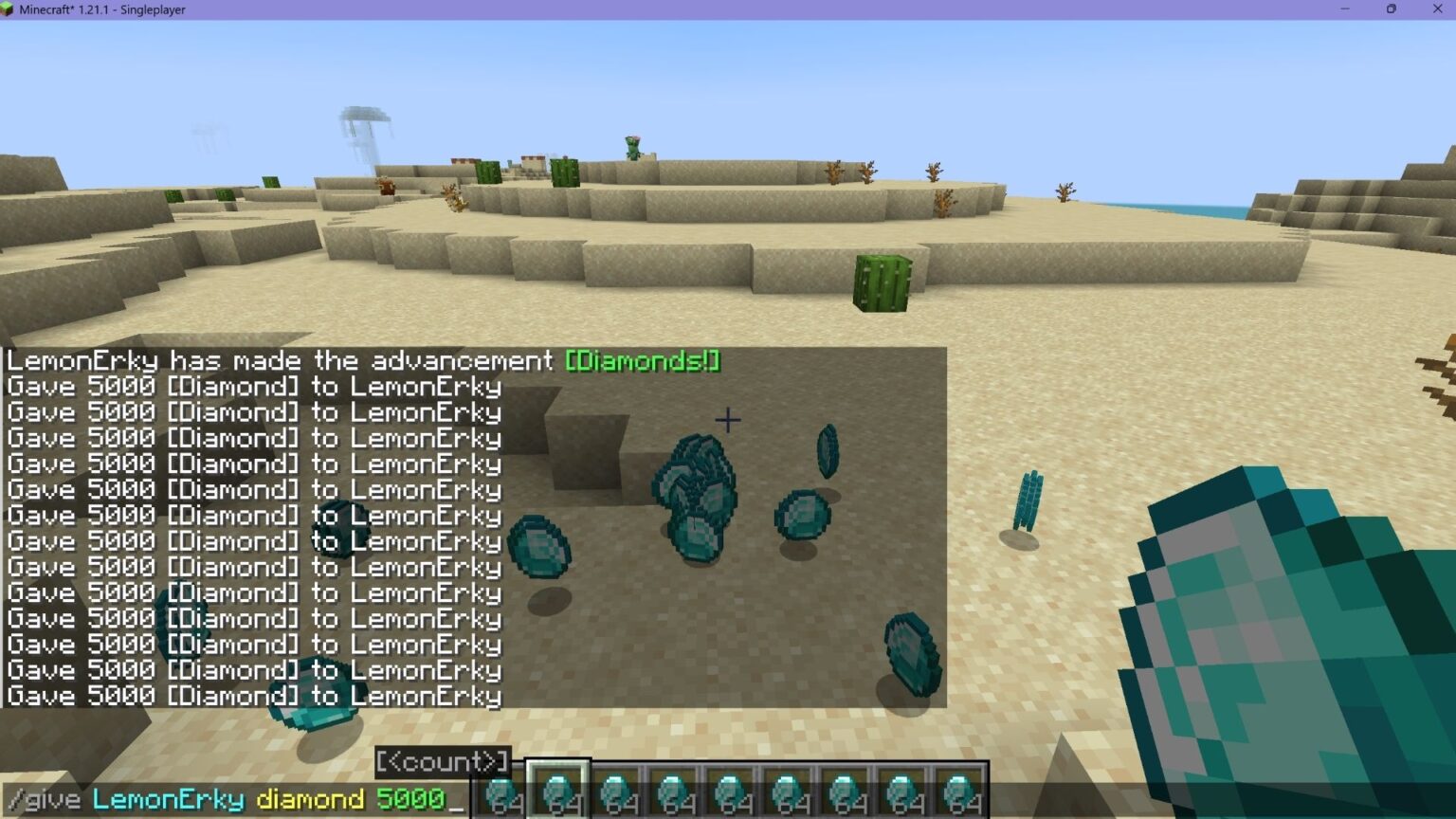Viewport: 1456px width, 819px height.
Task: Select the diamond stack in the fourth hotbar slot
Action: pos(673,792)
